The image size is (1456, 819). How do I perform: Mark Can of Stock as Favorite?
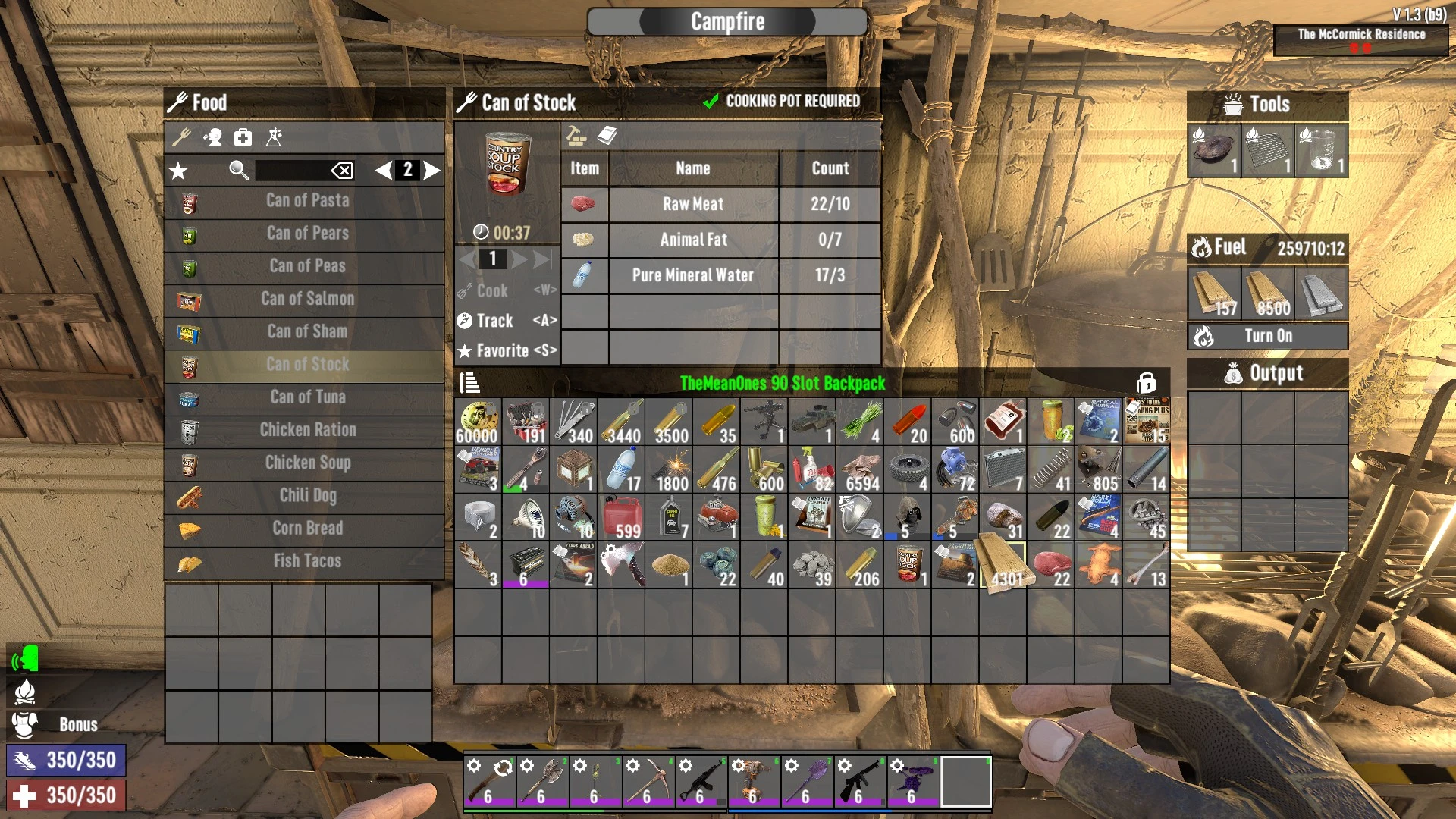[507, 351]
